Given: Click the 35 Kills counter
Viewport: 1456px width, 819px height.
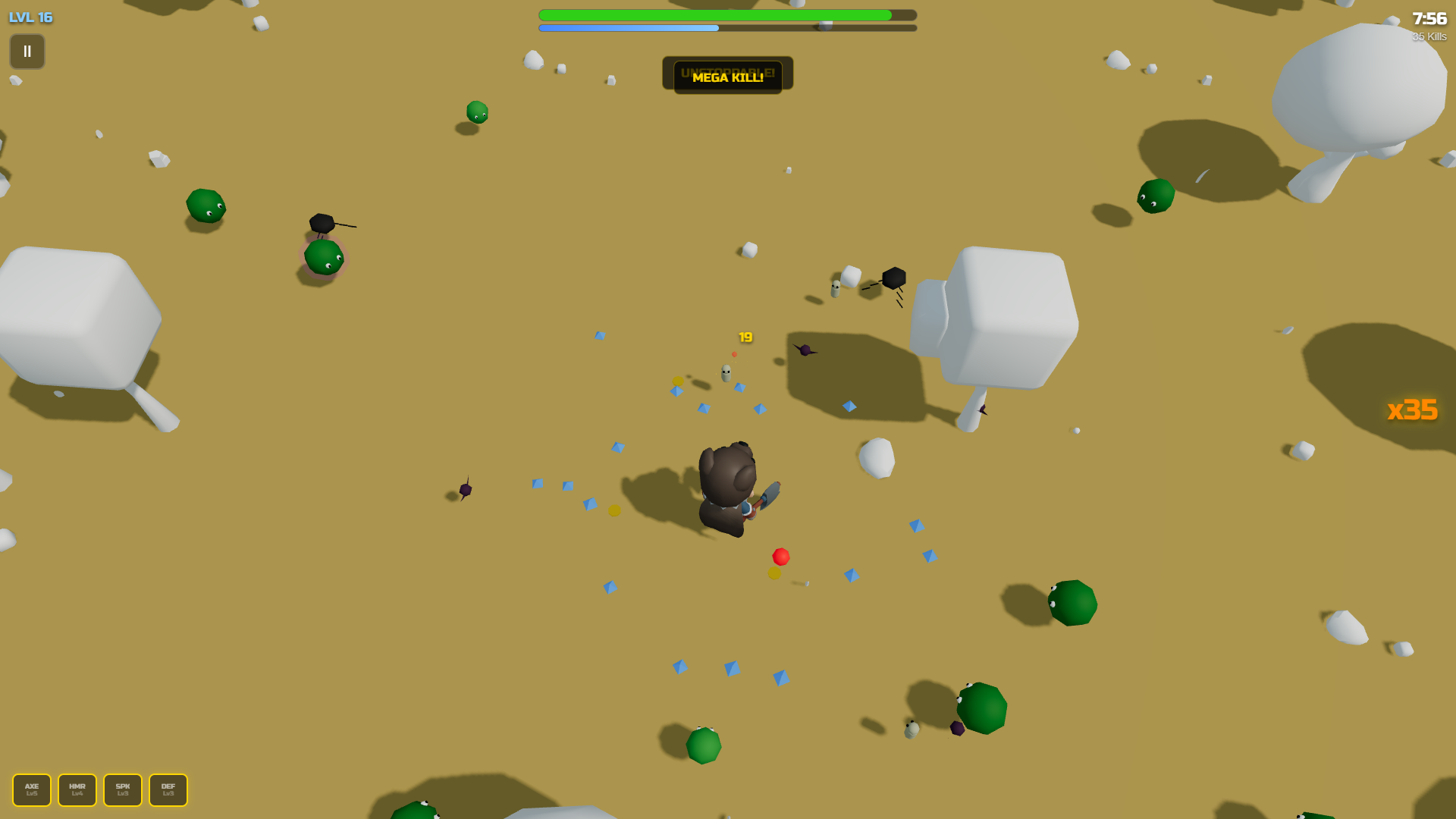Looking at the screenshot, I should [x=1428, y=36].
